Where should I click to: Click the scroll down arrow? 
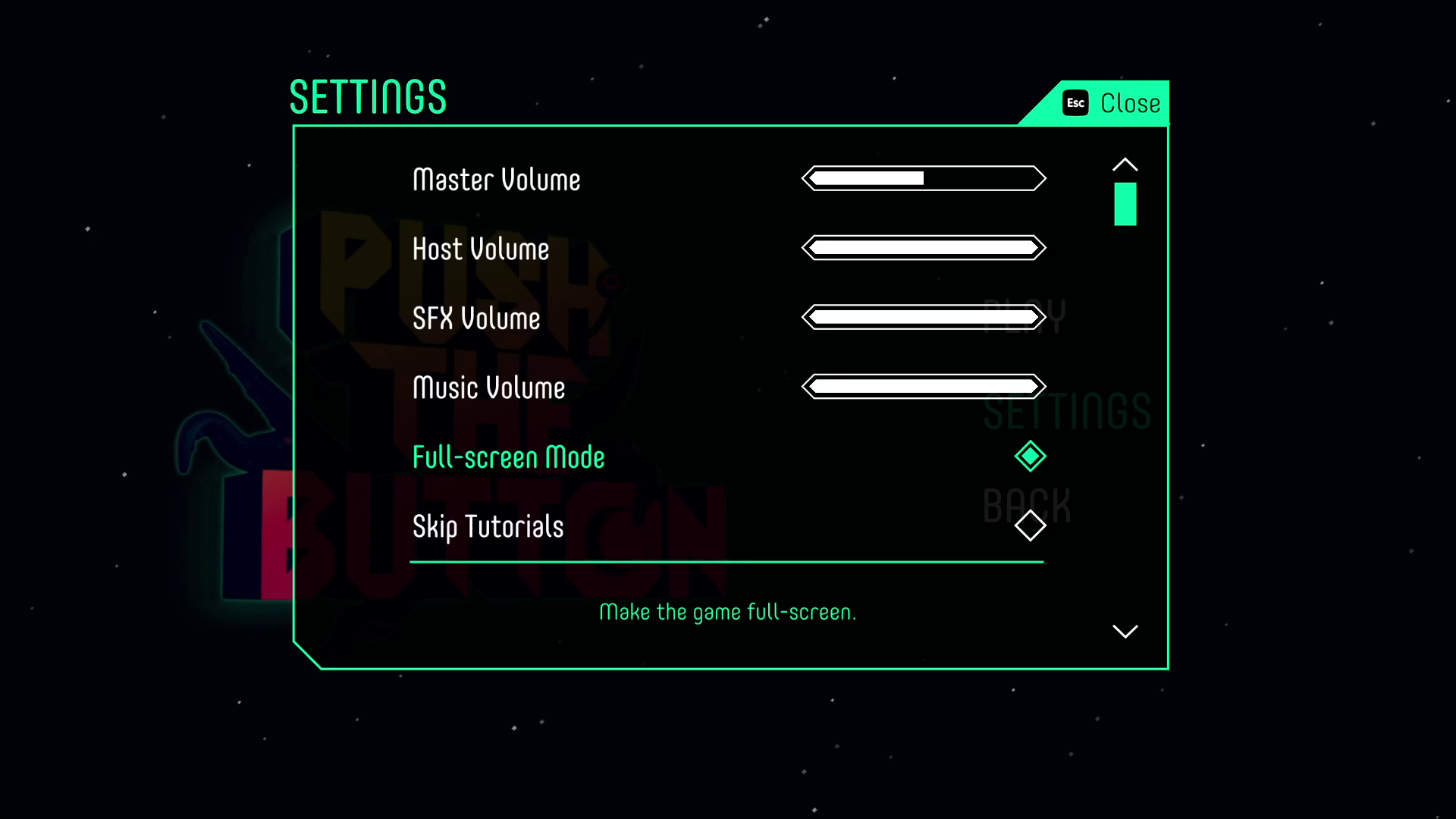click(1125, 631)
